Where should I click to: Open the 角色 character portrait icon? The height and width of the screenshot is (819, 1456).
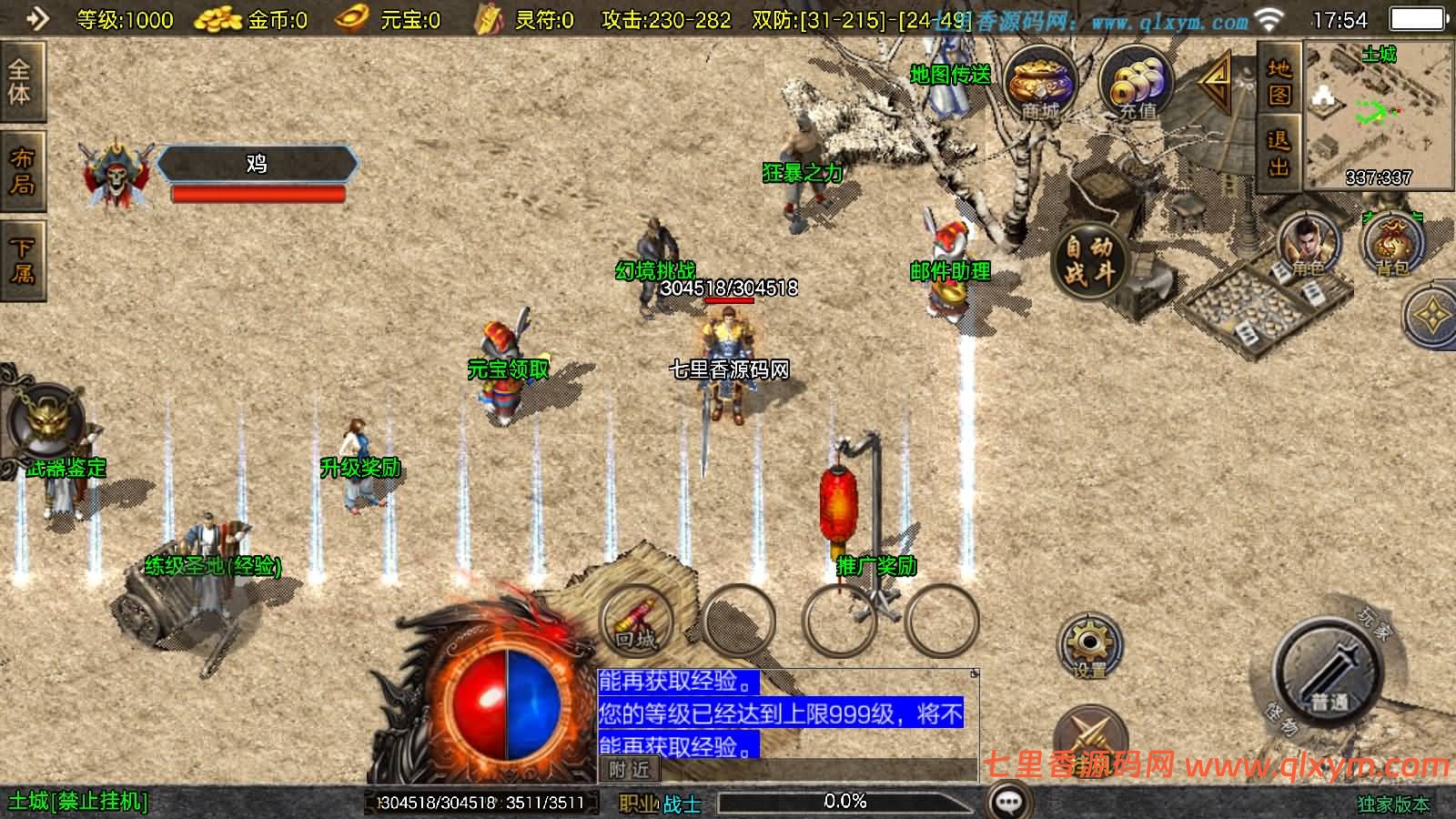tap(1309, 244)
